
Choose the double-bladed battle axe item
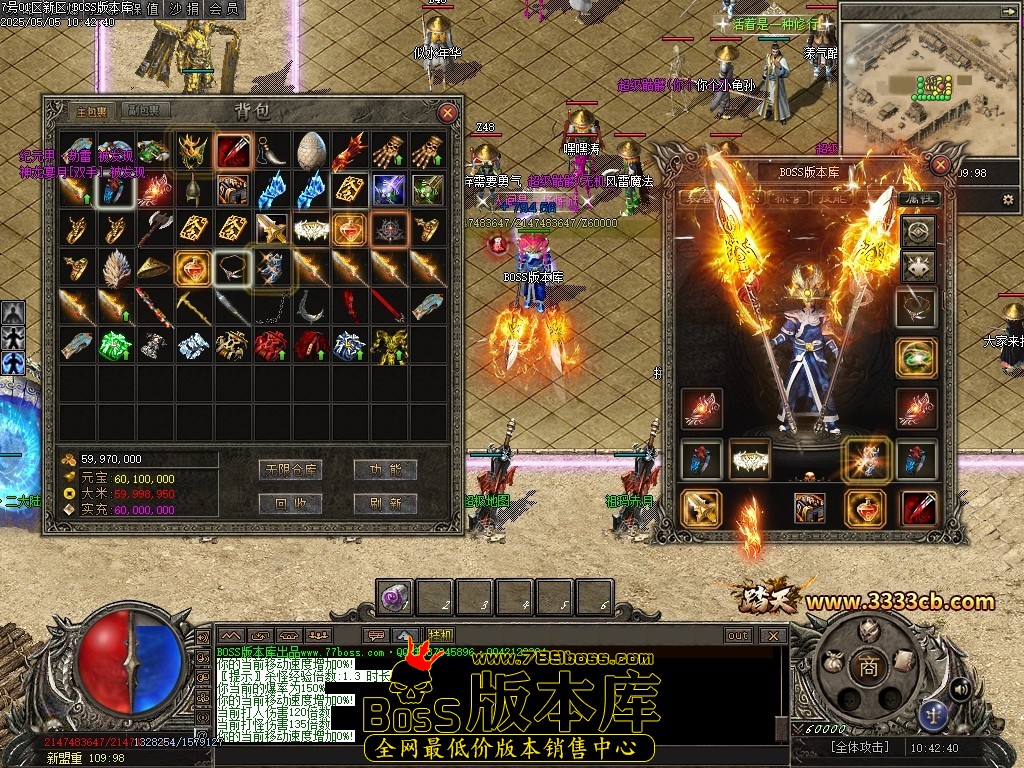point(154,228)
